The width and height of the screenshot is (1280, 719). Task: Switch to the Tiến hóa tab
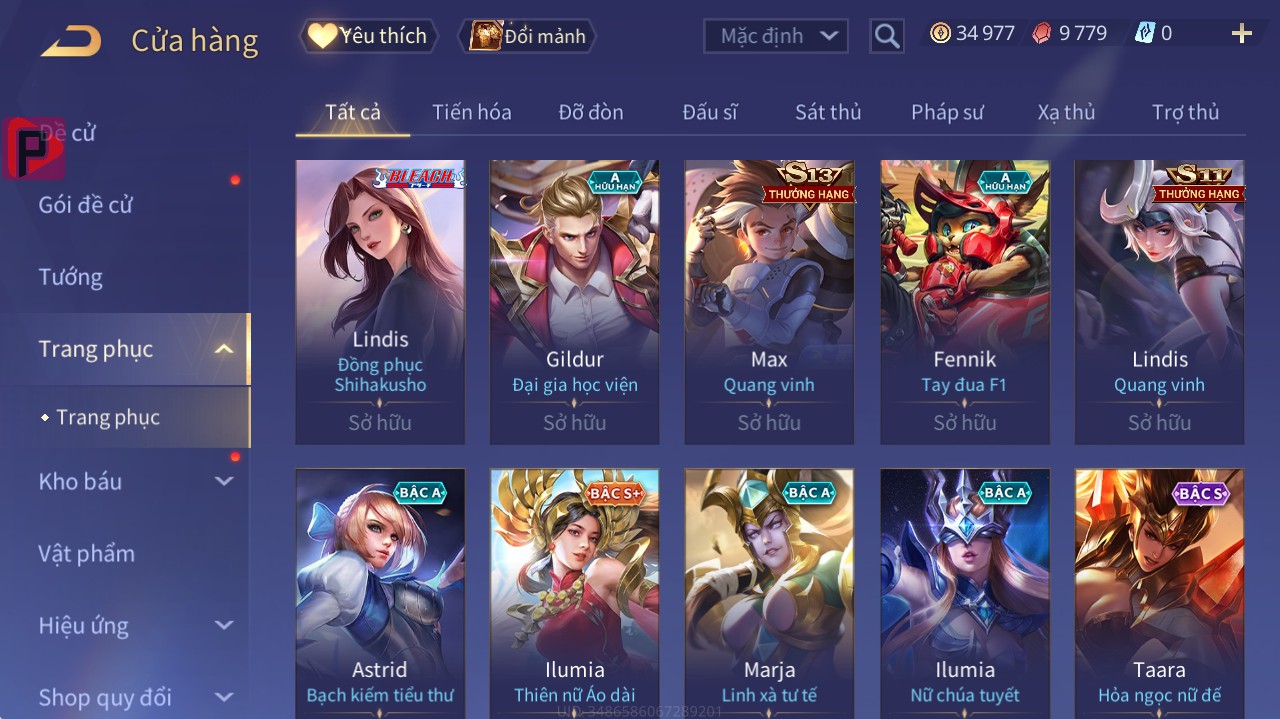point(471,112)
